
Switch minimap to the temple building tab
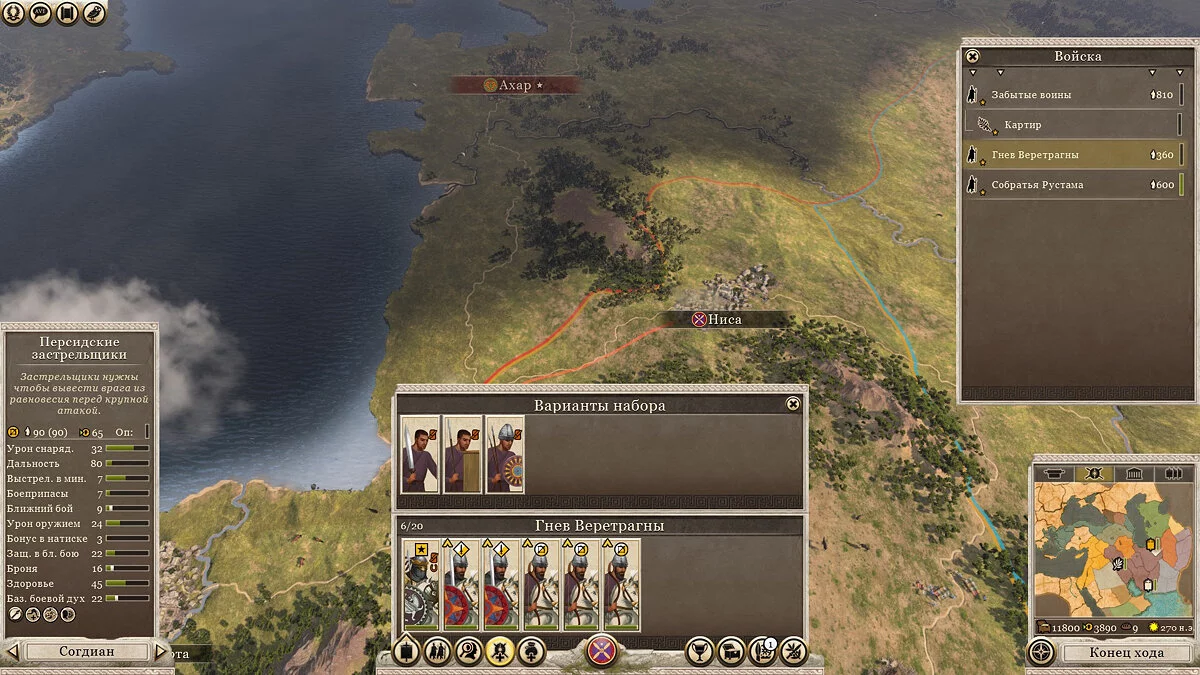pos(1133,474)
